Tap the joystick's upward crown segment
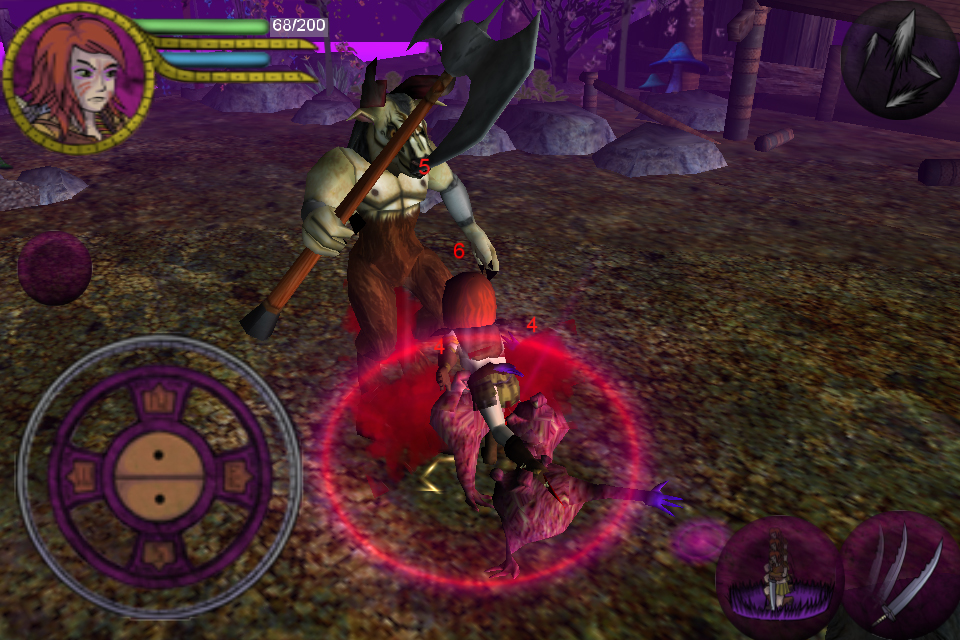Viewport: 960px width, 640px height. coord(158,401)
